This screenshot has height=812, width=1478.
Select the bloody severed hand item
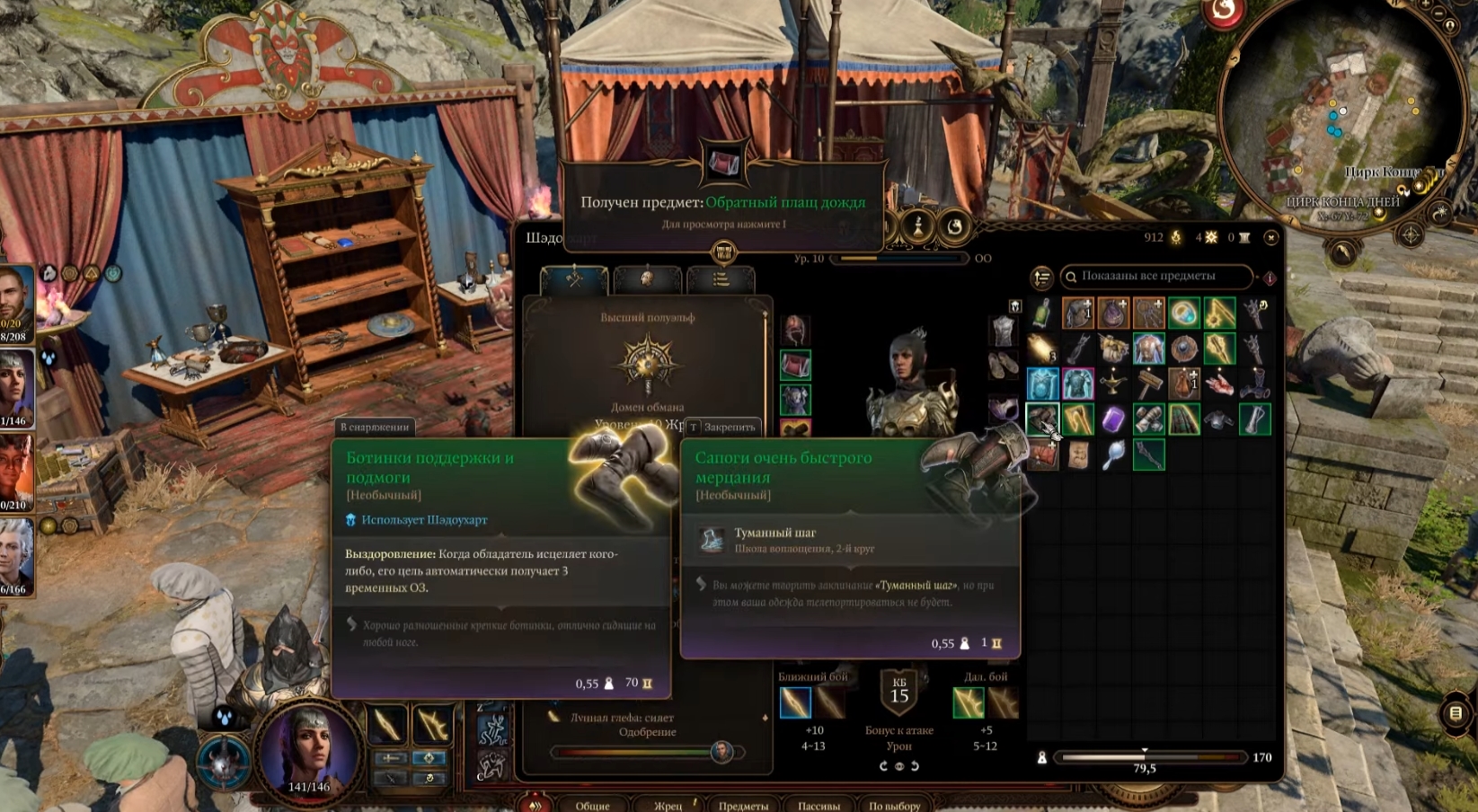(x=1219, y=384)
